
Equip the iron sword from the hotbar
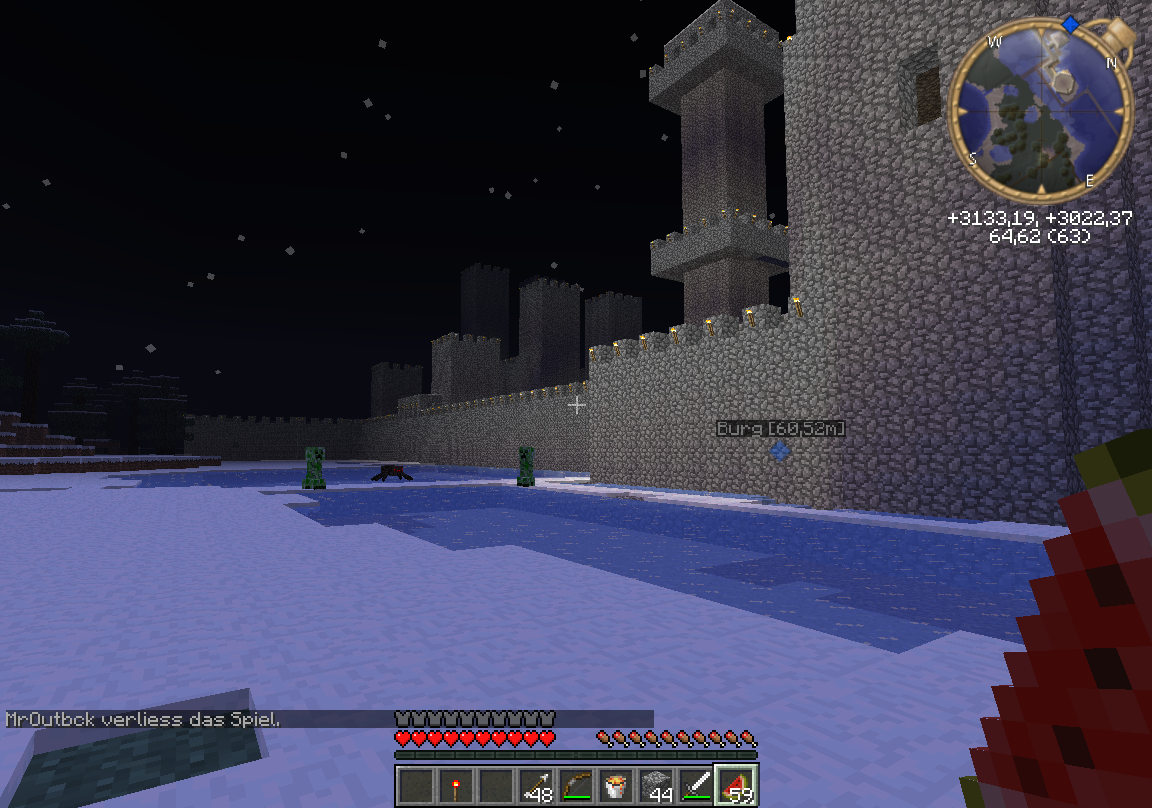696,786
